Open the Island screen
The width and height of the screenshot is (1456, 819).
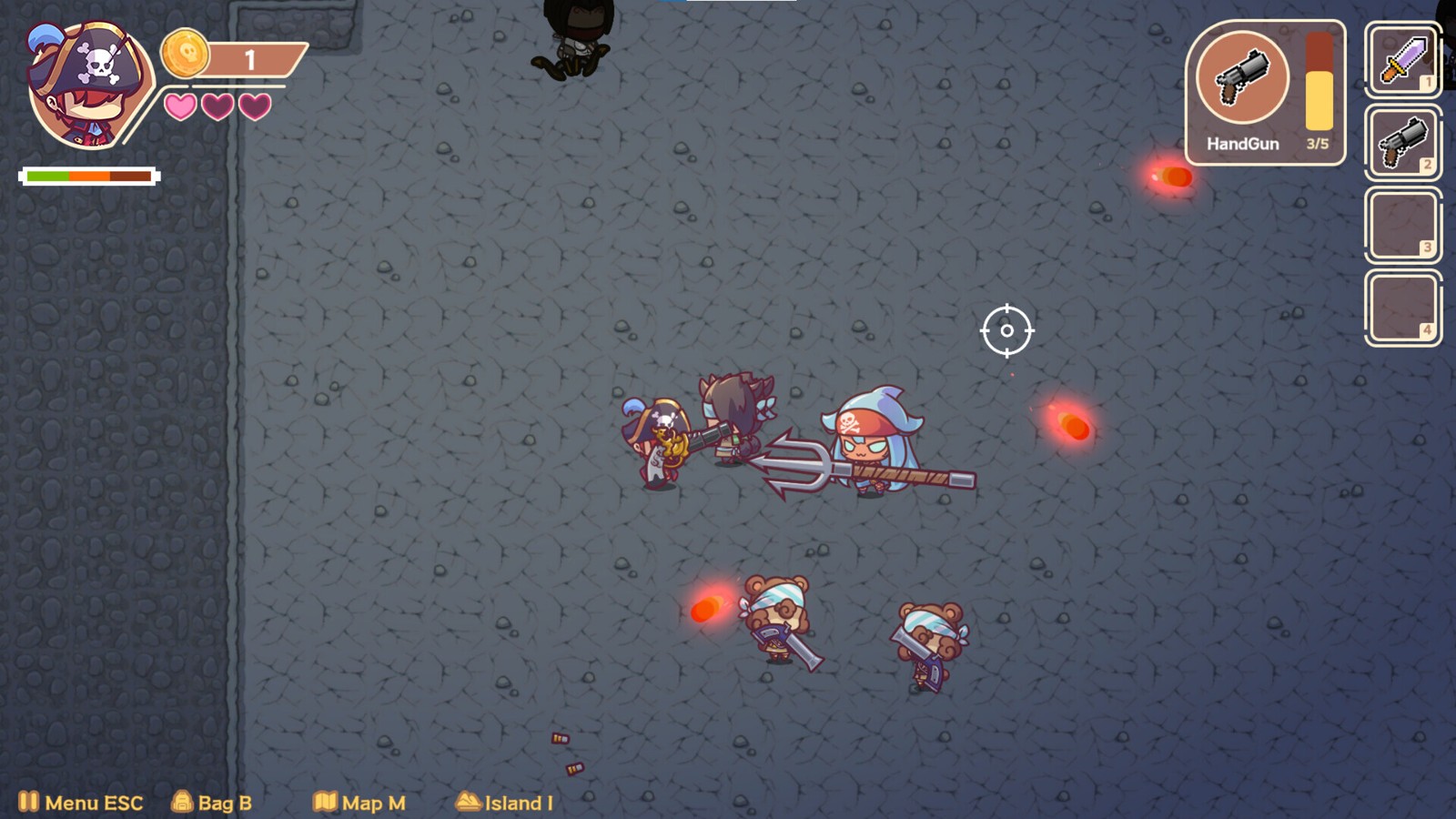coord(505,802)
